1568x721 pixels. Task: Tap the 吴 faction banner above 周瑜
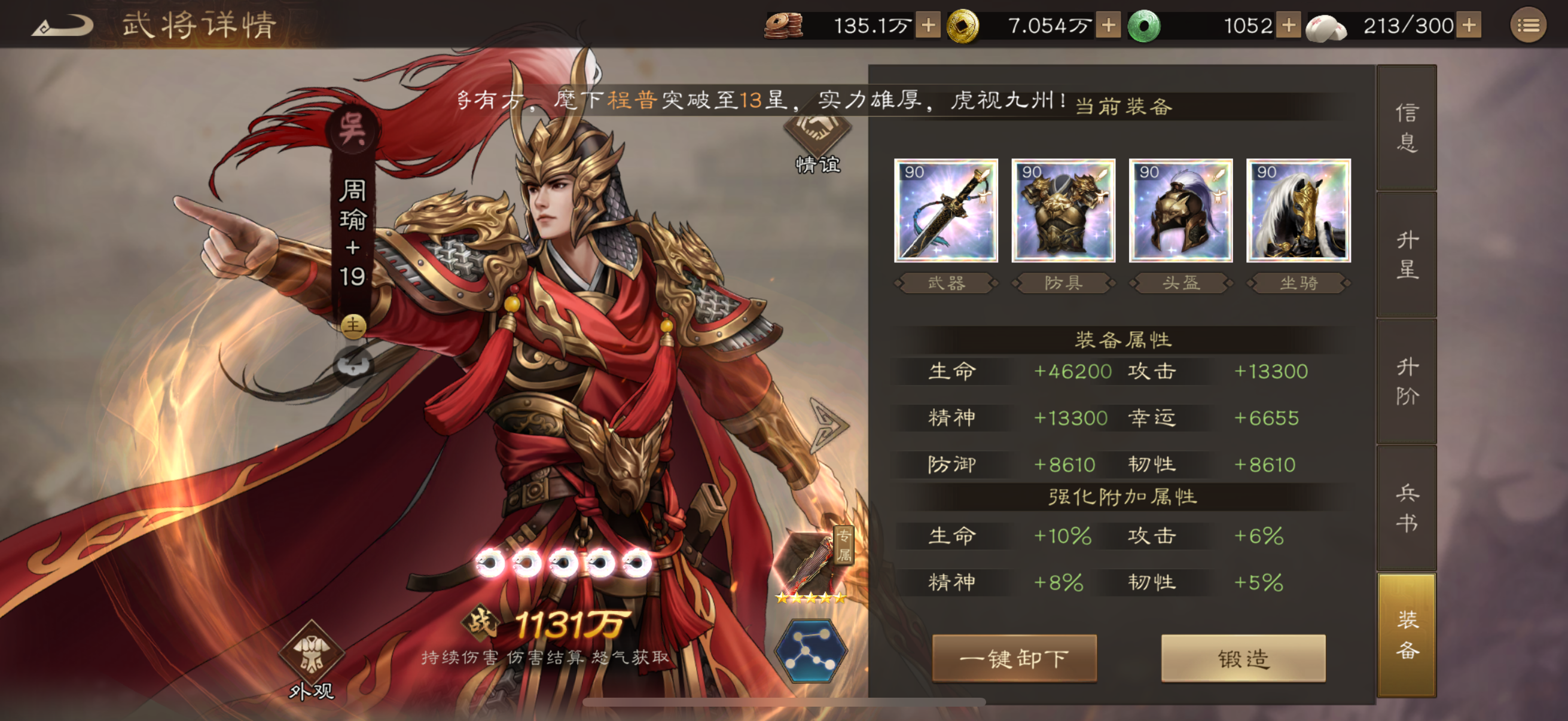click(x=353, y=128)
